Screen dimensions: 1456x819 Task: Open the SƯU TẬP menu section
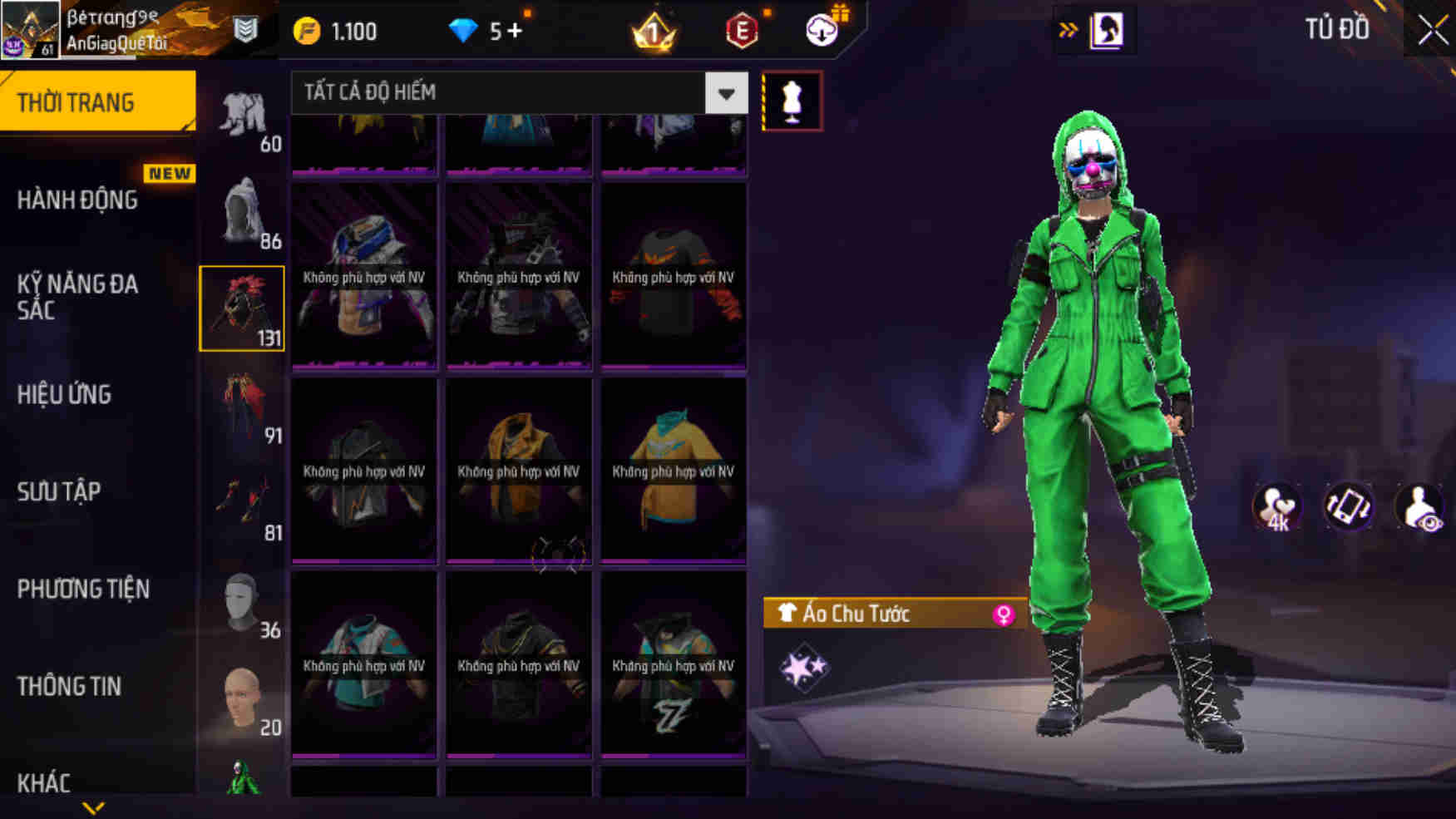[58, 491]
